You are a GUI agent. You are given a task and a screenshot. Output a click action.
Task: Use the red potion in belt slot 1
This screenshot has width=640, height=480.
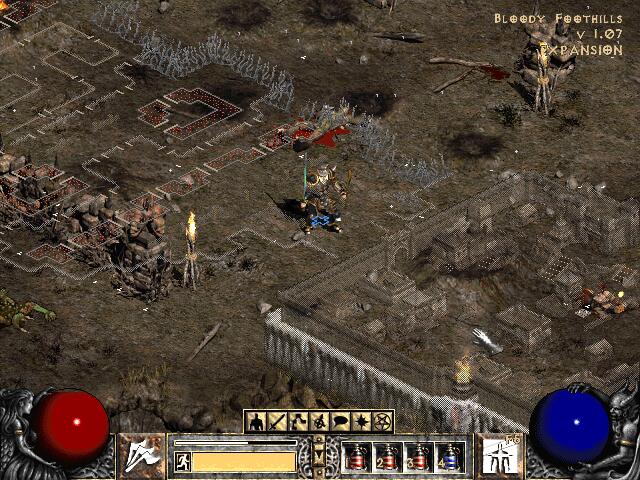357,457
